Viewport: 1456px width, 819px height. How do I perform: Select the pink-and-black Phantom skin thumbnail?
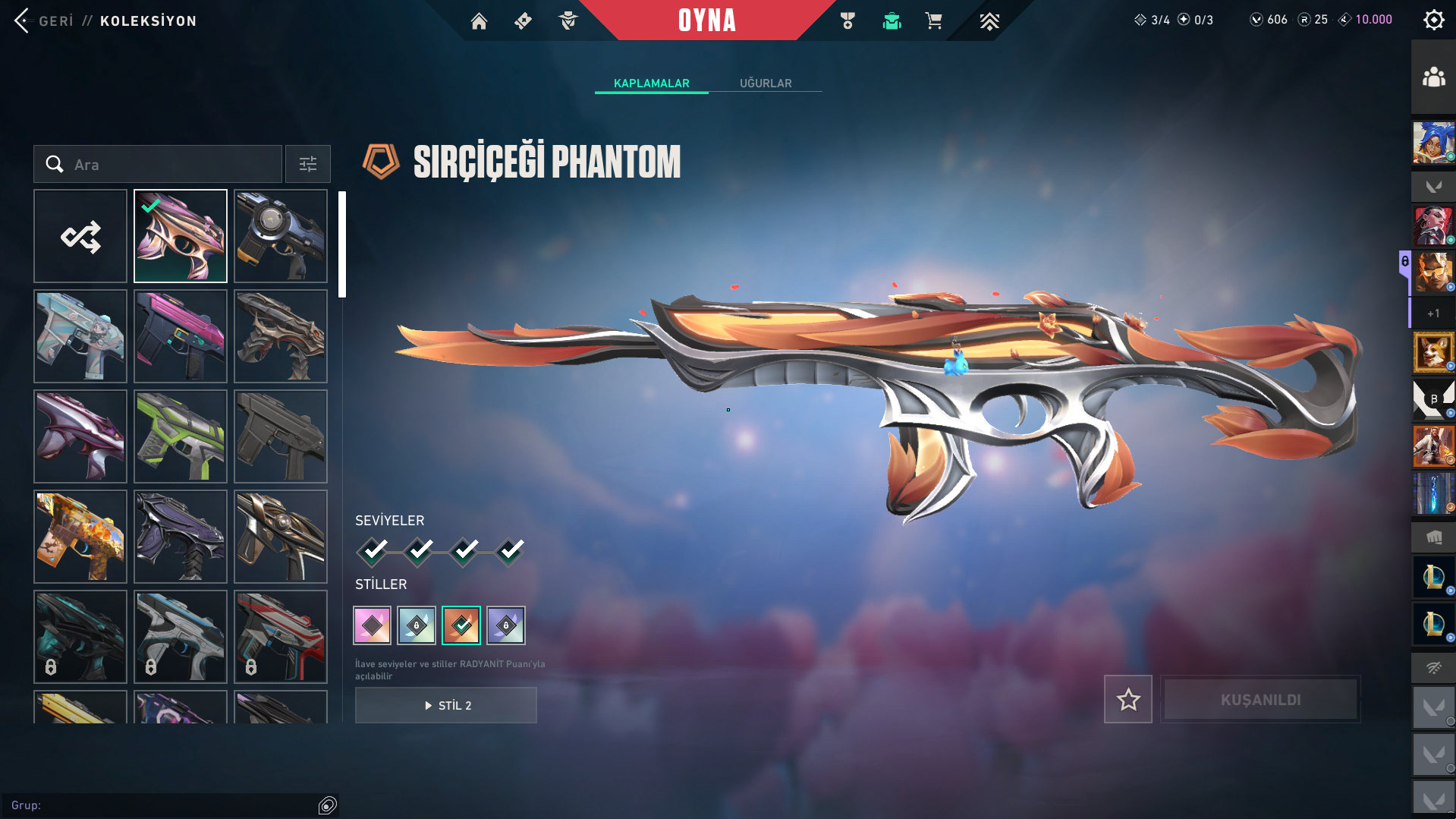[181, 336]
